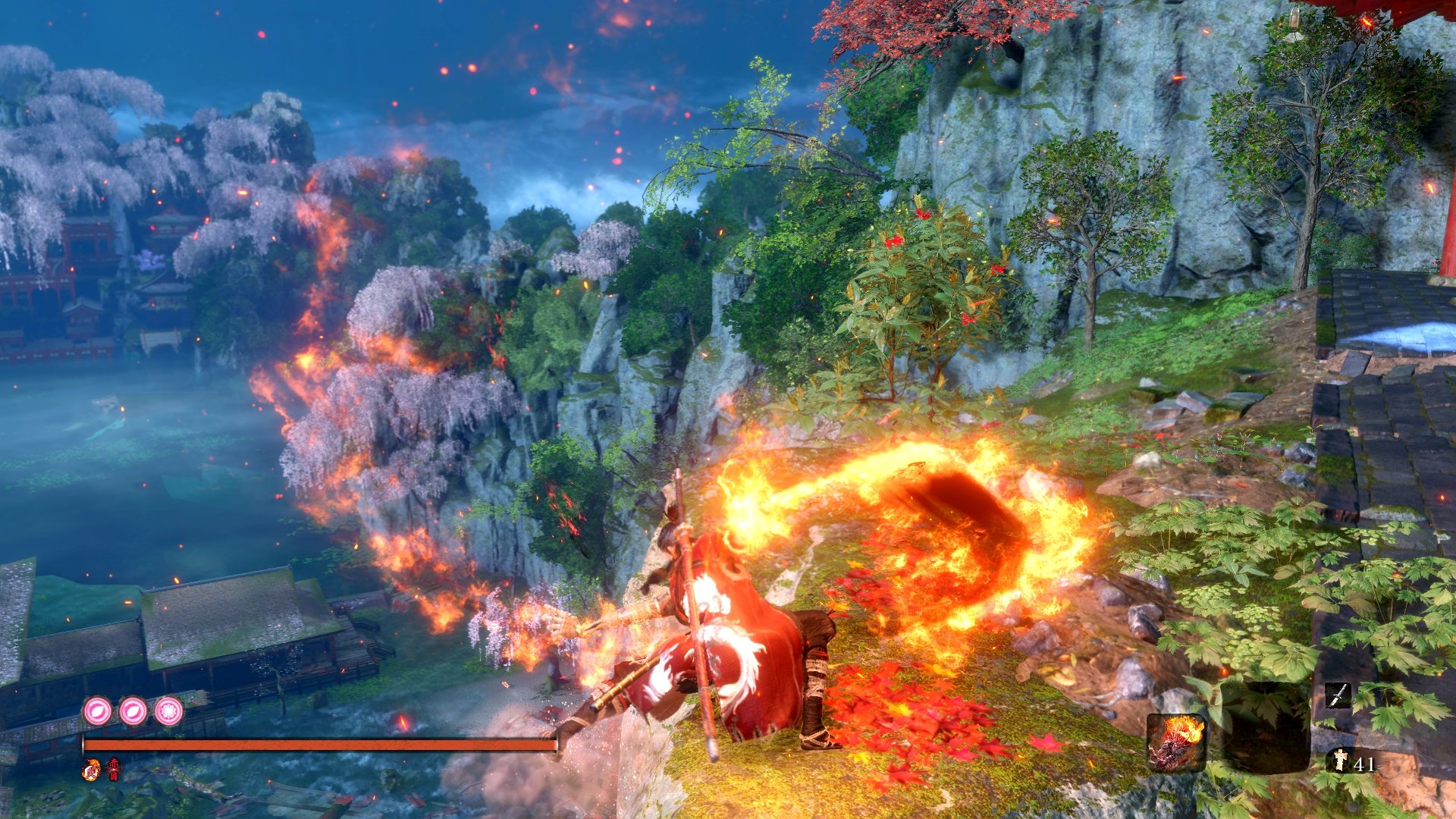Click the character Wolf wielding flames

click(728, 629)
